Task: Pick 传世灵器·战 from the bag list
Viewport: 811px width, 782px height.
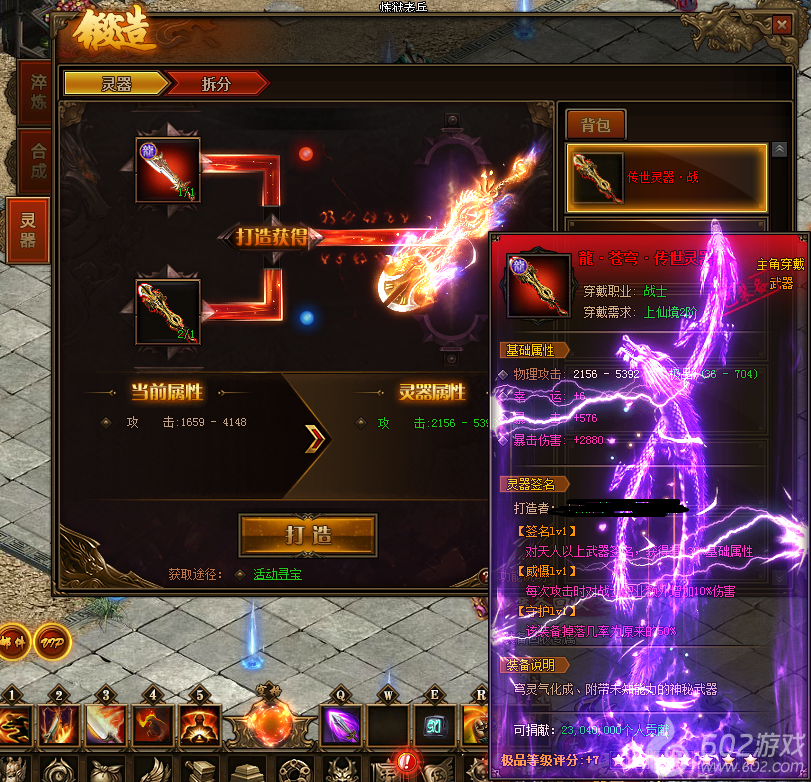Action: click(x=666, y=177)
